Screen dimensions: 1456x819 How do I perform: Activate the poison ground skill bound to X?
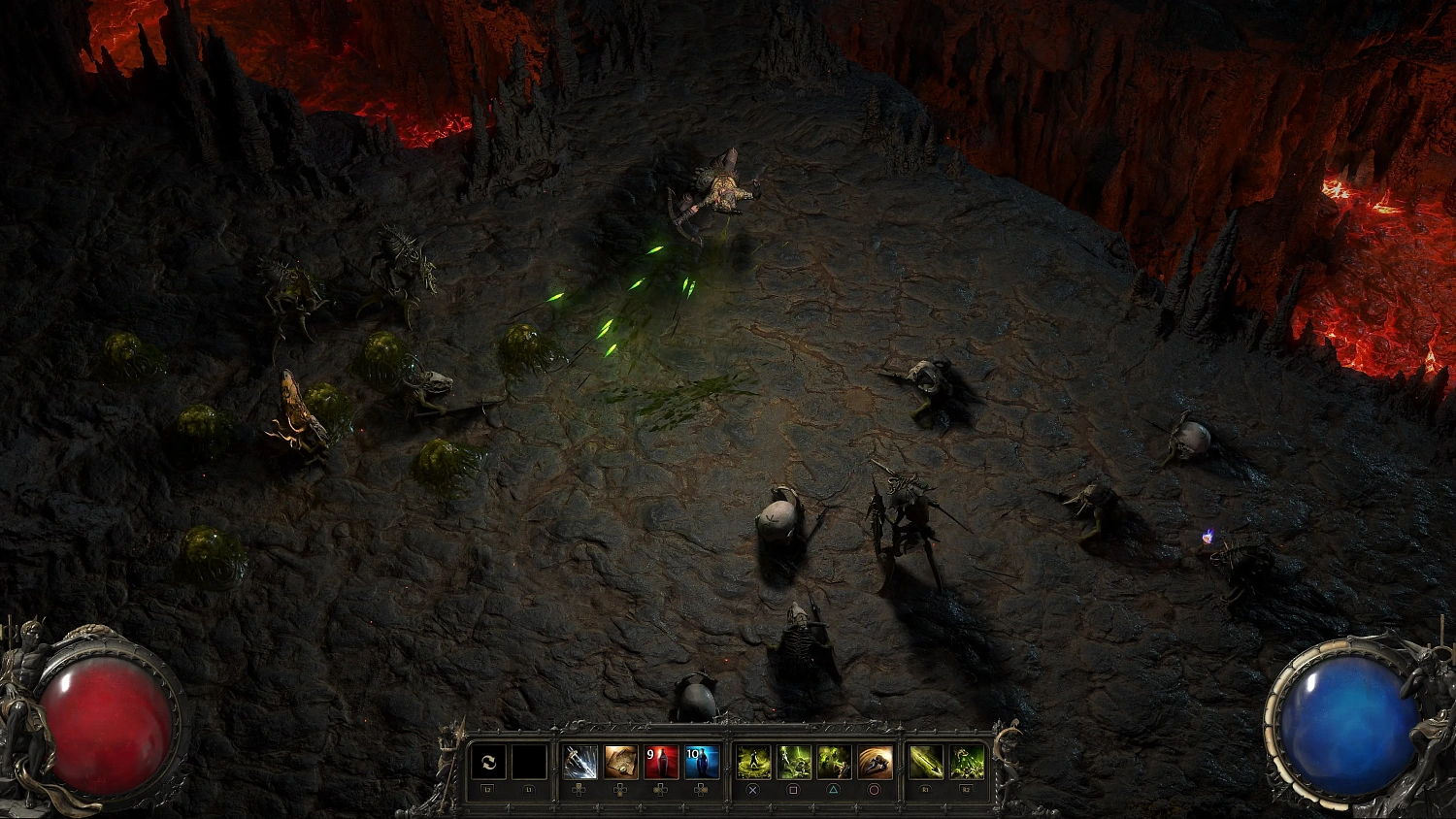(752, 764)
